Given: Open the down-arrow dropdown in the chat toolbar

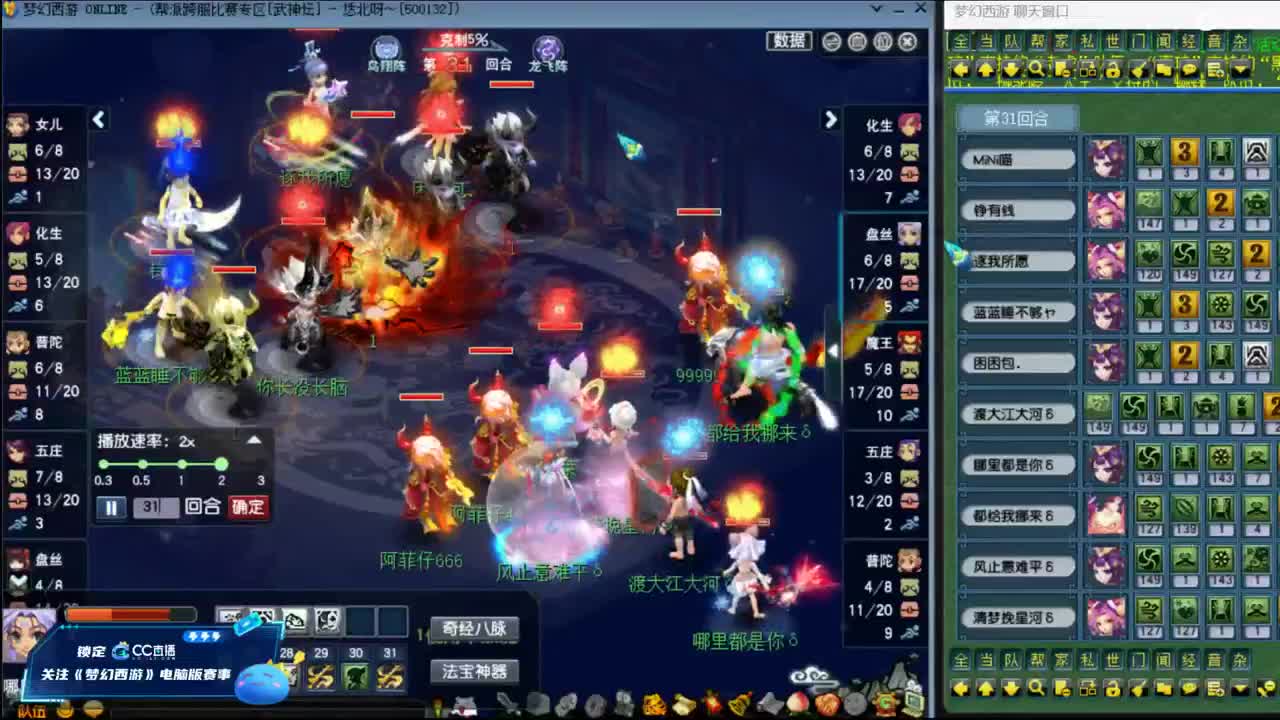Looking at the screenshot, I should tap(1239, 69).
